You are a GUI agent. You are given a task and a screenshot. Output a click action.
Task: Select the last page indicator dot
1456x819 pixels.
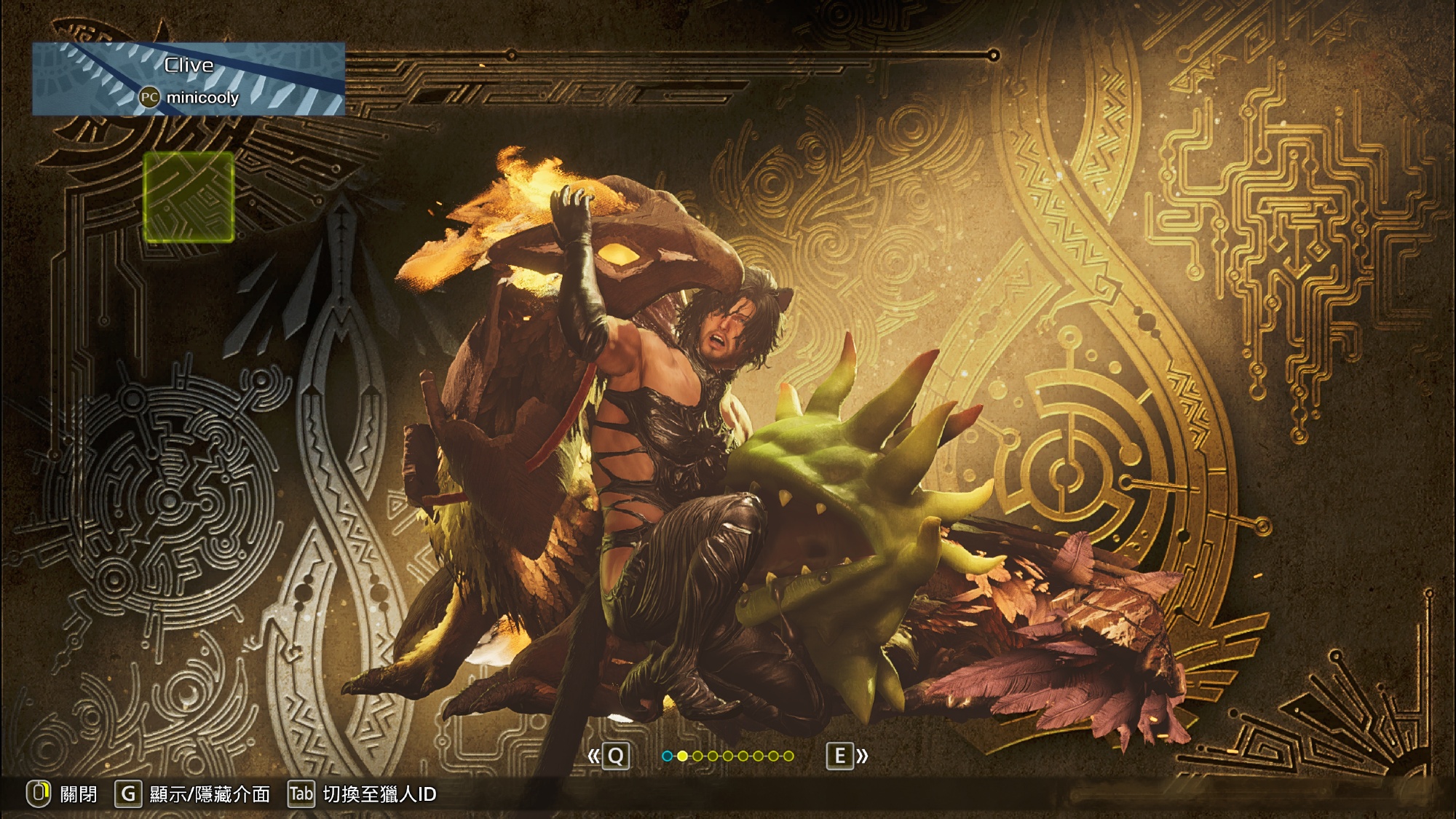tap(788, 756)
